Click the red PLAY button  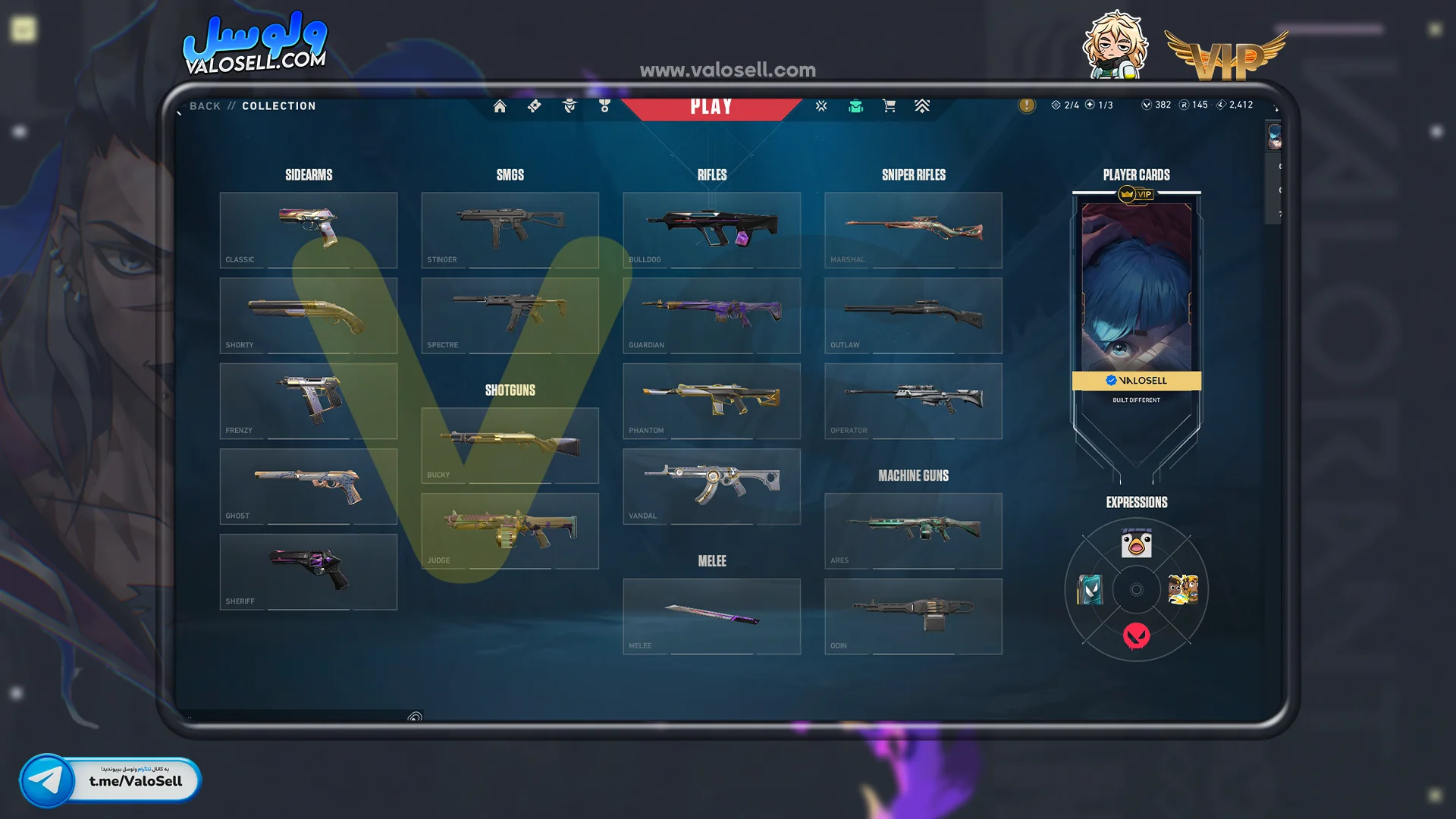[x=711, y=107]
